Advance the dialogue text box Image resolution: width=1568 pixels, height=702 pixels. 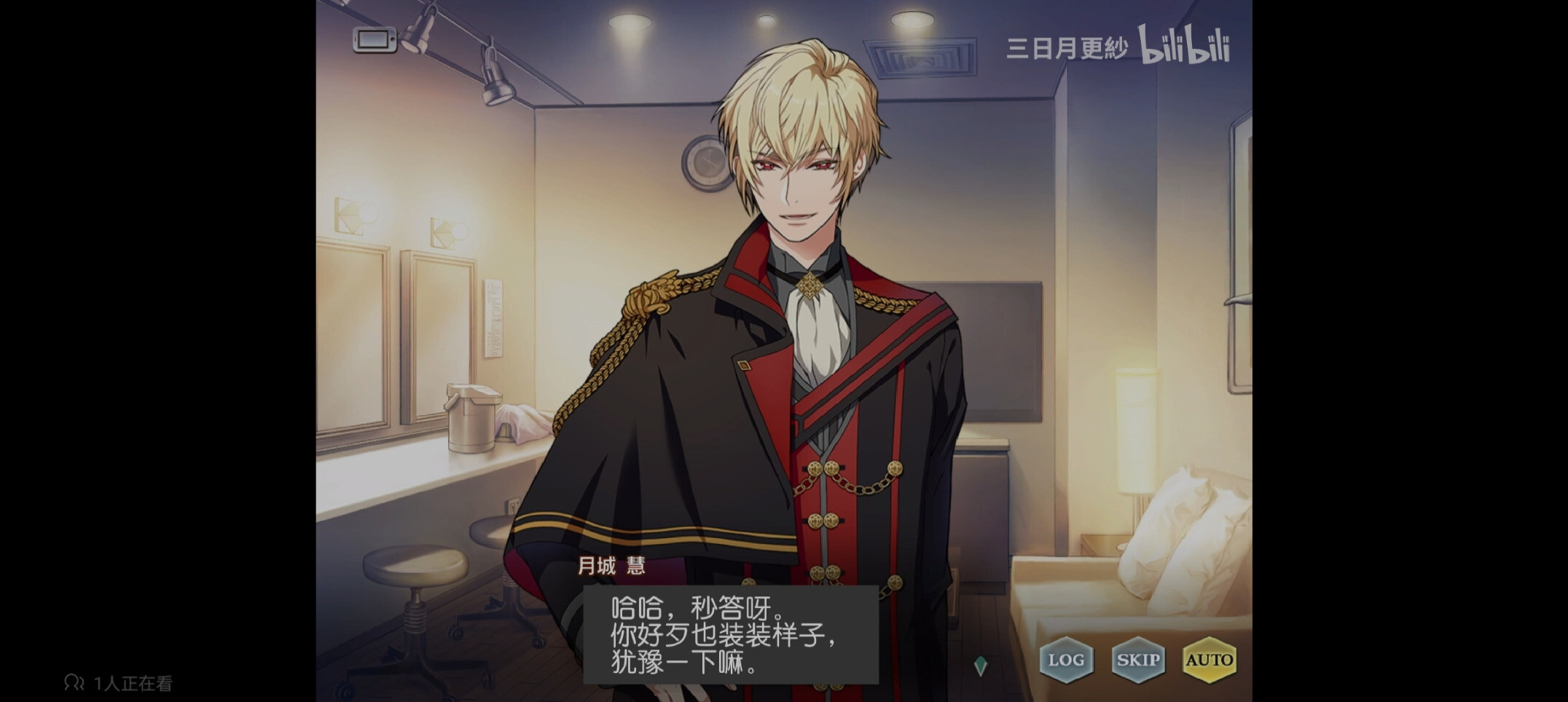click(x=731, y=634)
